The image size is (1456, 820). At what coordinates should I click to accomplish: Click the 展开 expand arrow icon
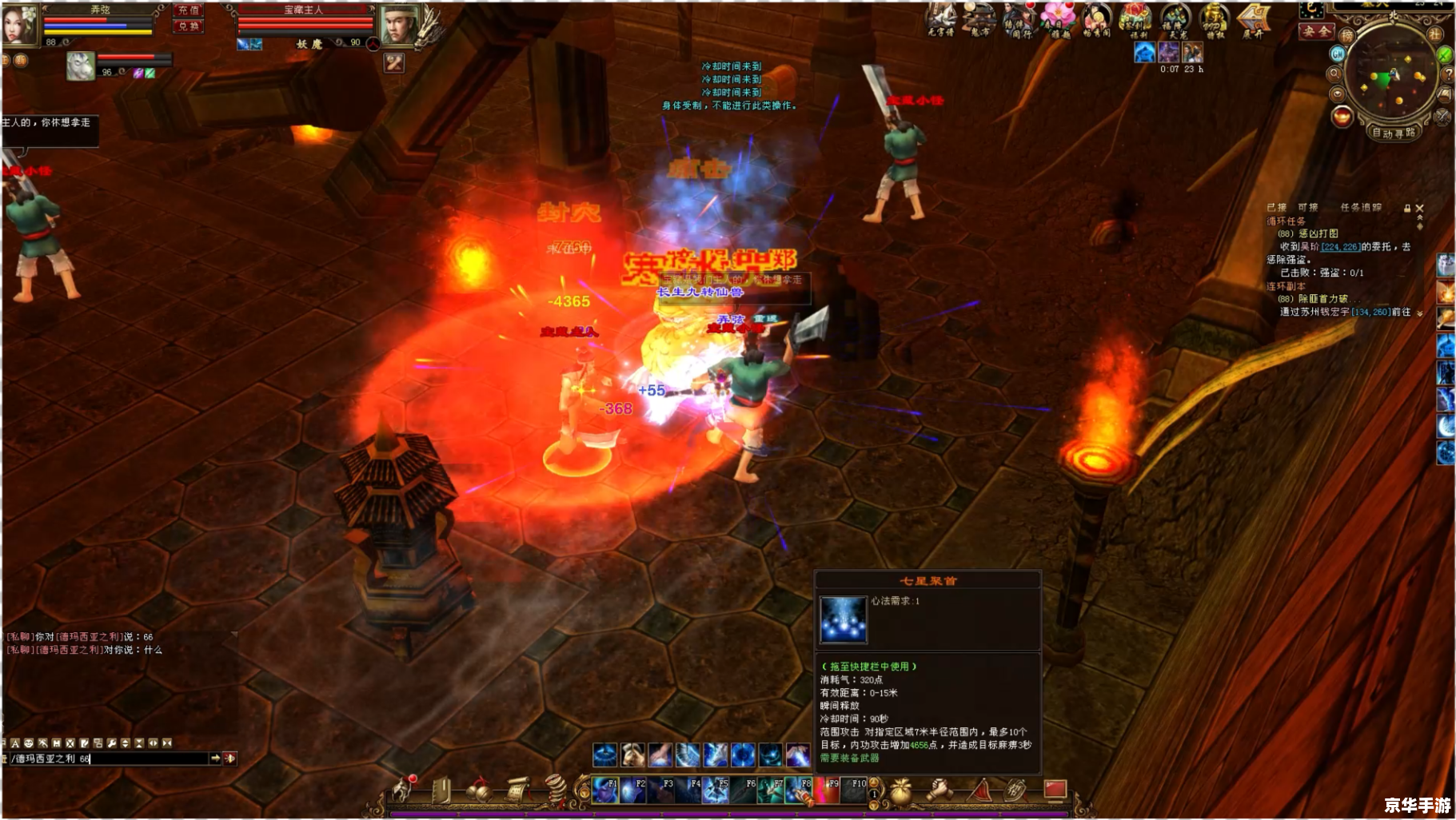pyautogui.click(x=1253, y=19)
